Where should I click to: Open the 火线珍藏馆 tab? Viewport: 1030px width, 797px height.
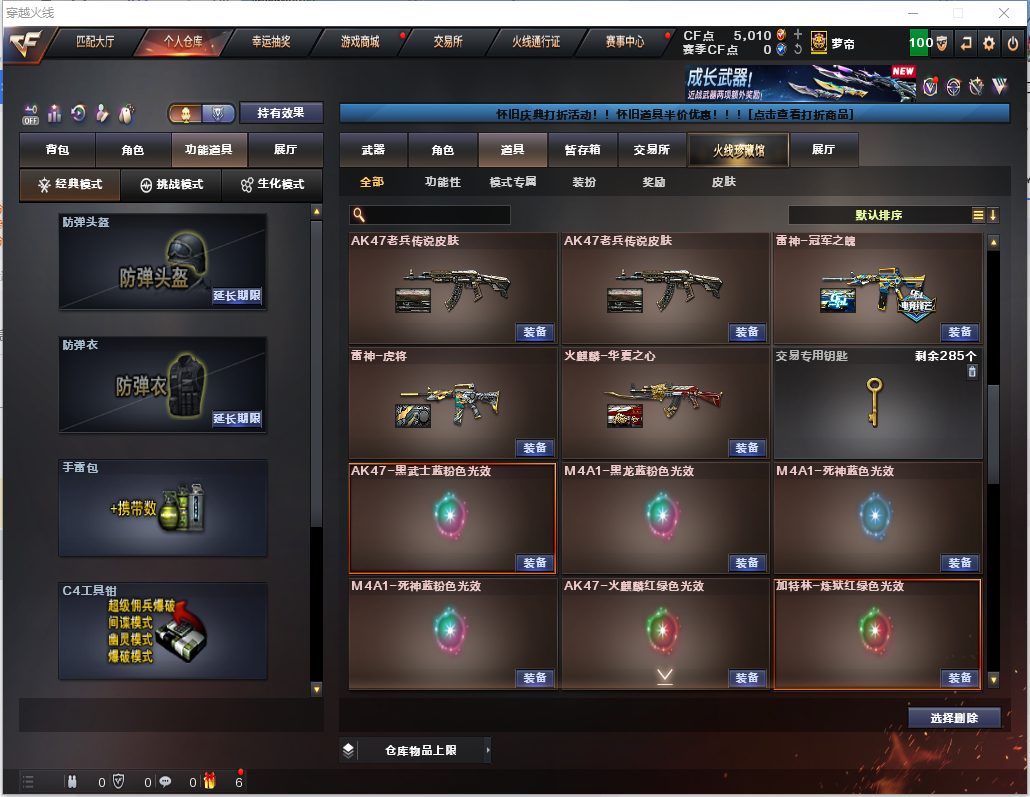click(738, 150)
